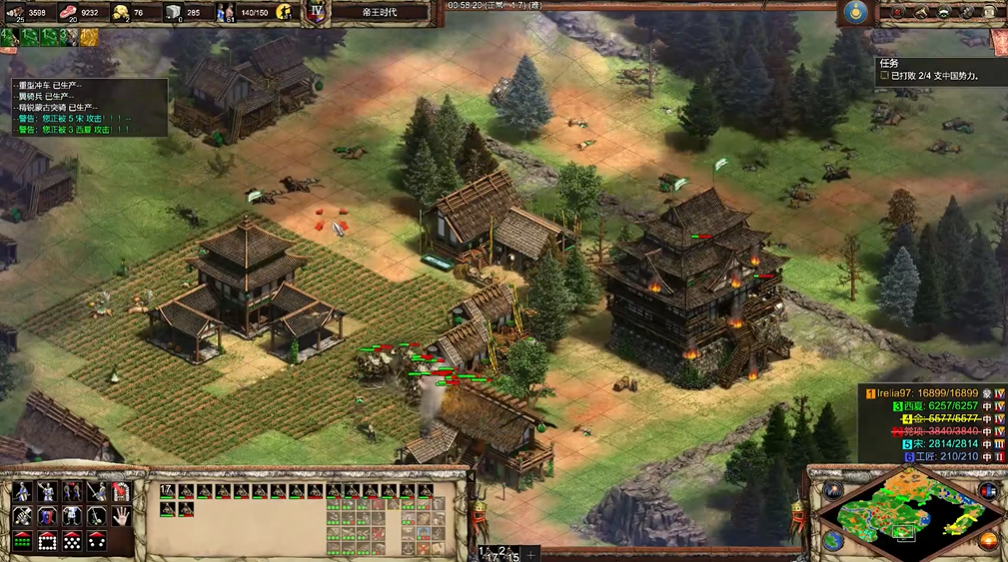Activate the stop command hand icon

pyautogui.click(x=121, y=516)
